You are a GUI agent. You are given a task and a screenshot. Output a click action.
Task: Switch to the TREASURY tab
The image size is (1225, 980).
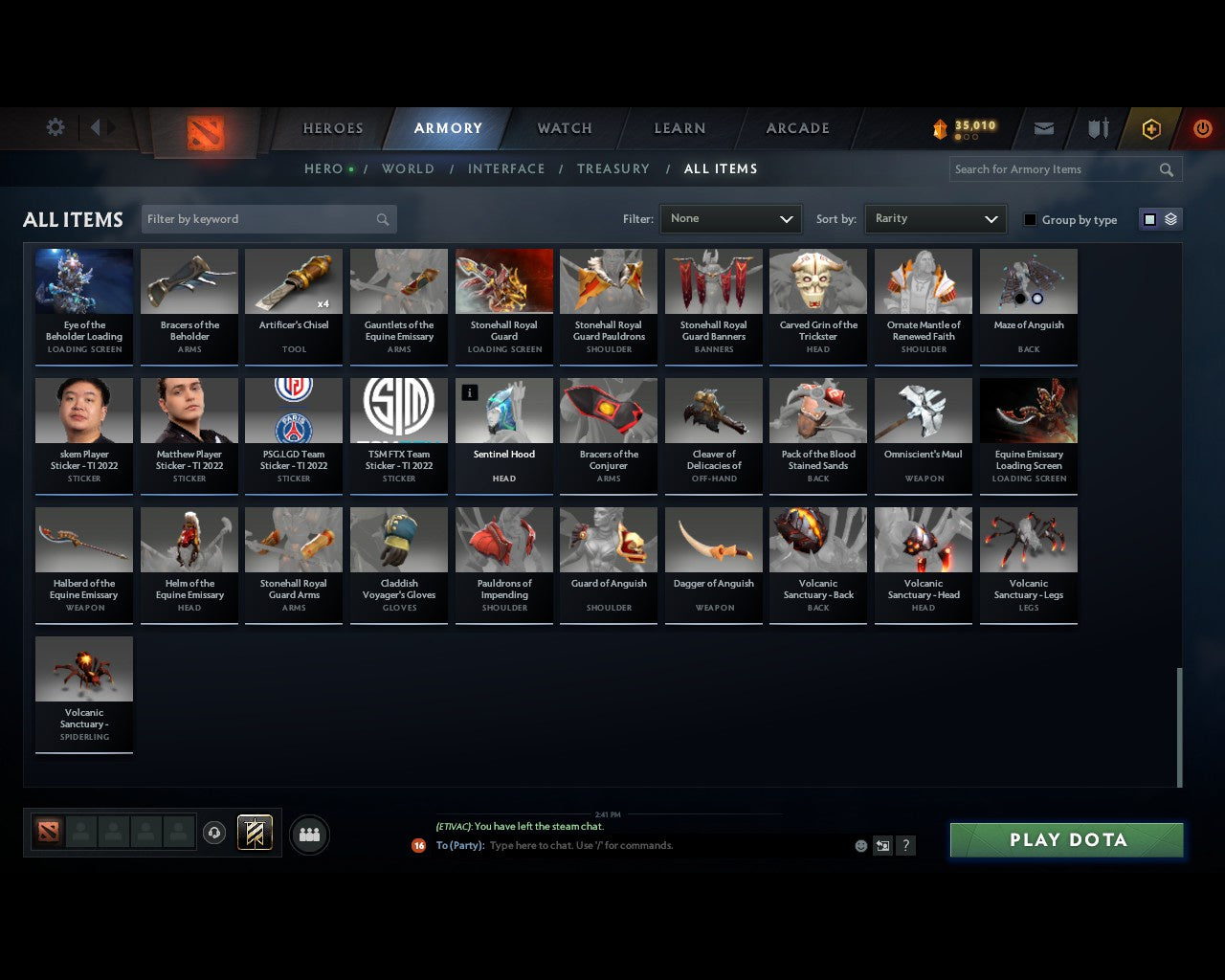click(613, 168)
